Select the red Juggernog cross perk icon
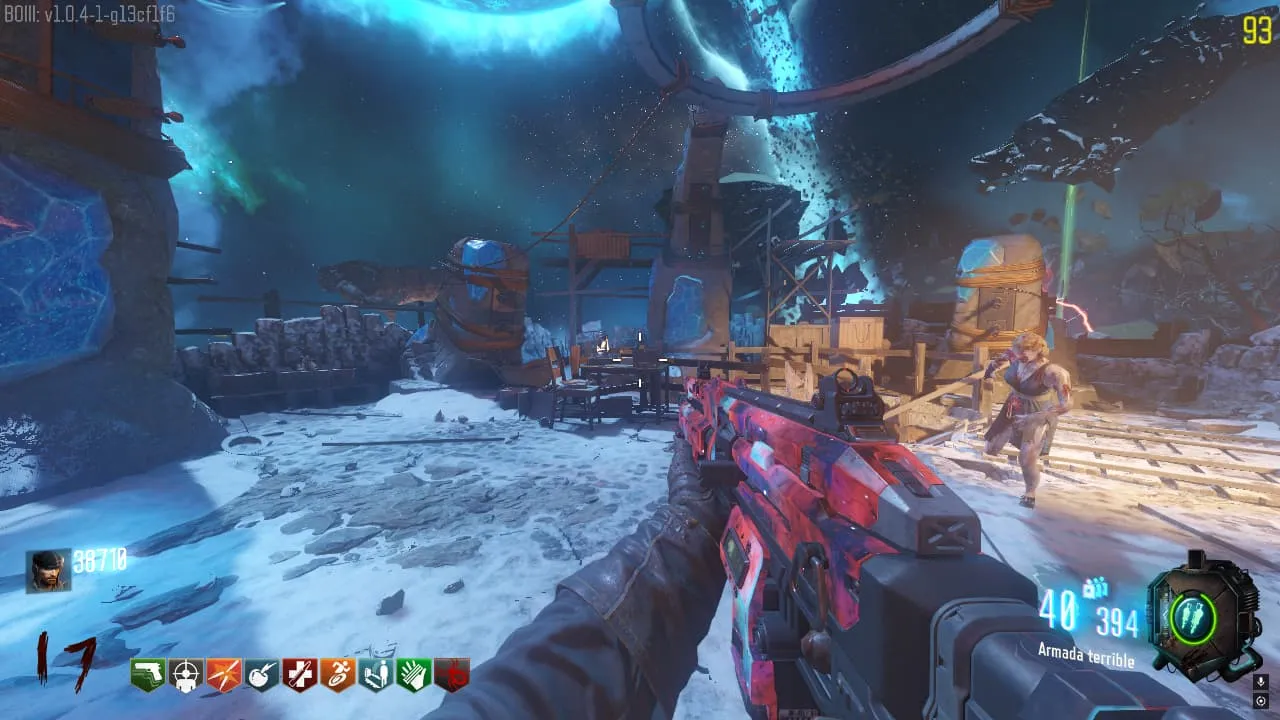The width and height of the screenshot is (1280, 720). click(299, 675)
